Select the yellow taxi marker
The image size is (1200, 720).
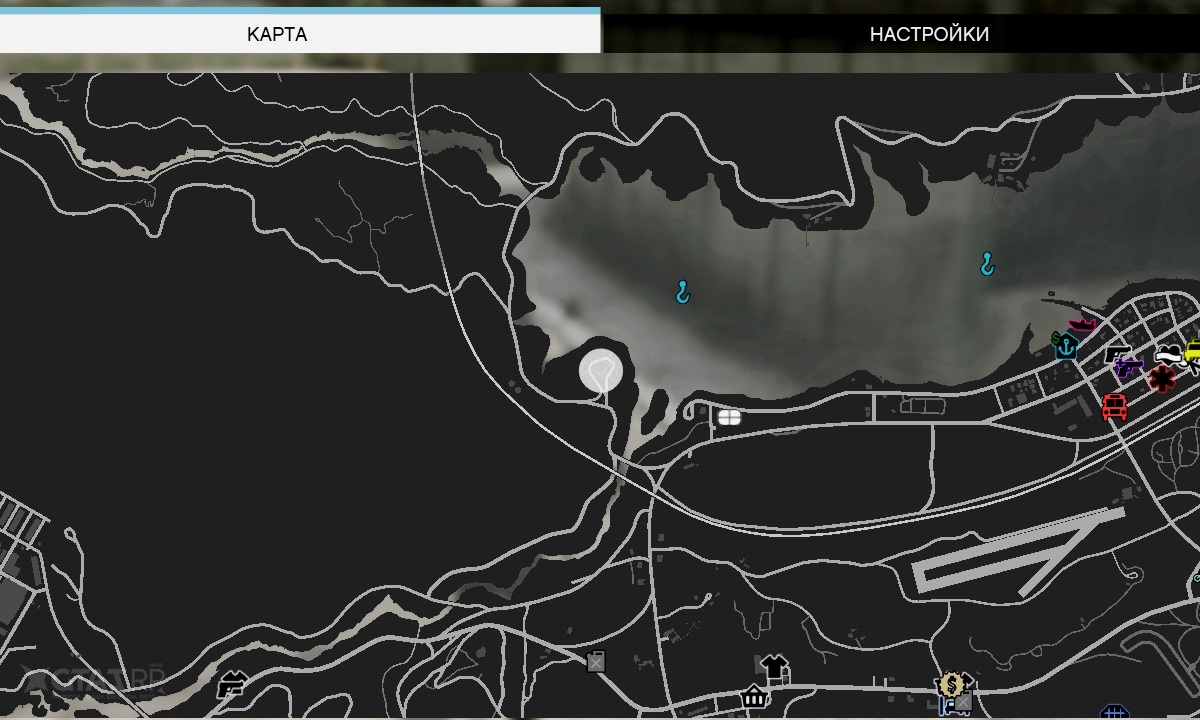1193,352
